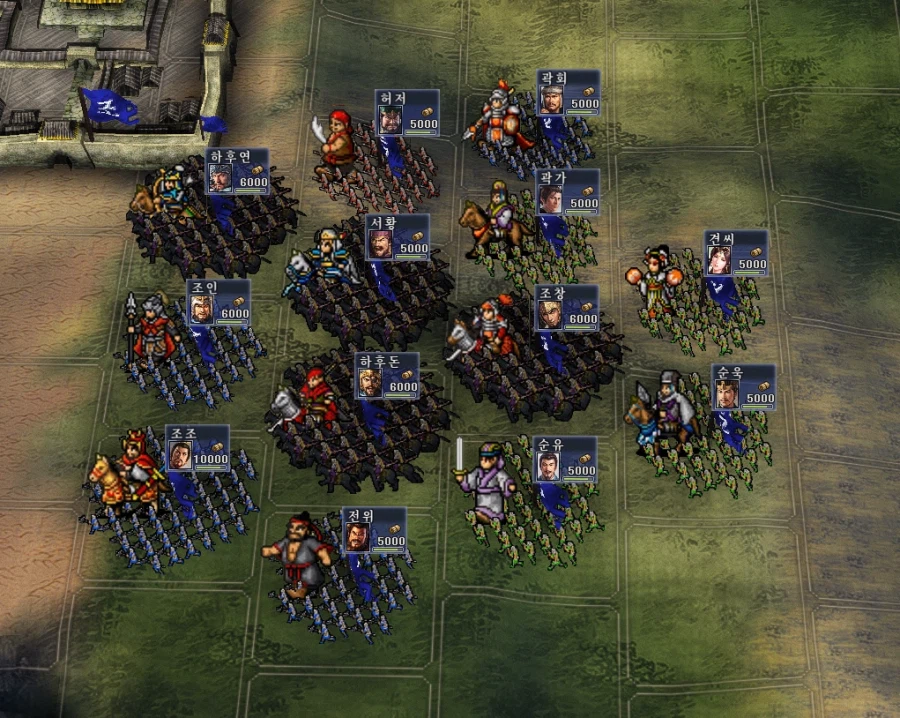Choose the 조창 unit nameplate

point(566,308)
